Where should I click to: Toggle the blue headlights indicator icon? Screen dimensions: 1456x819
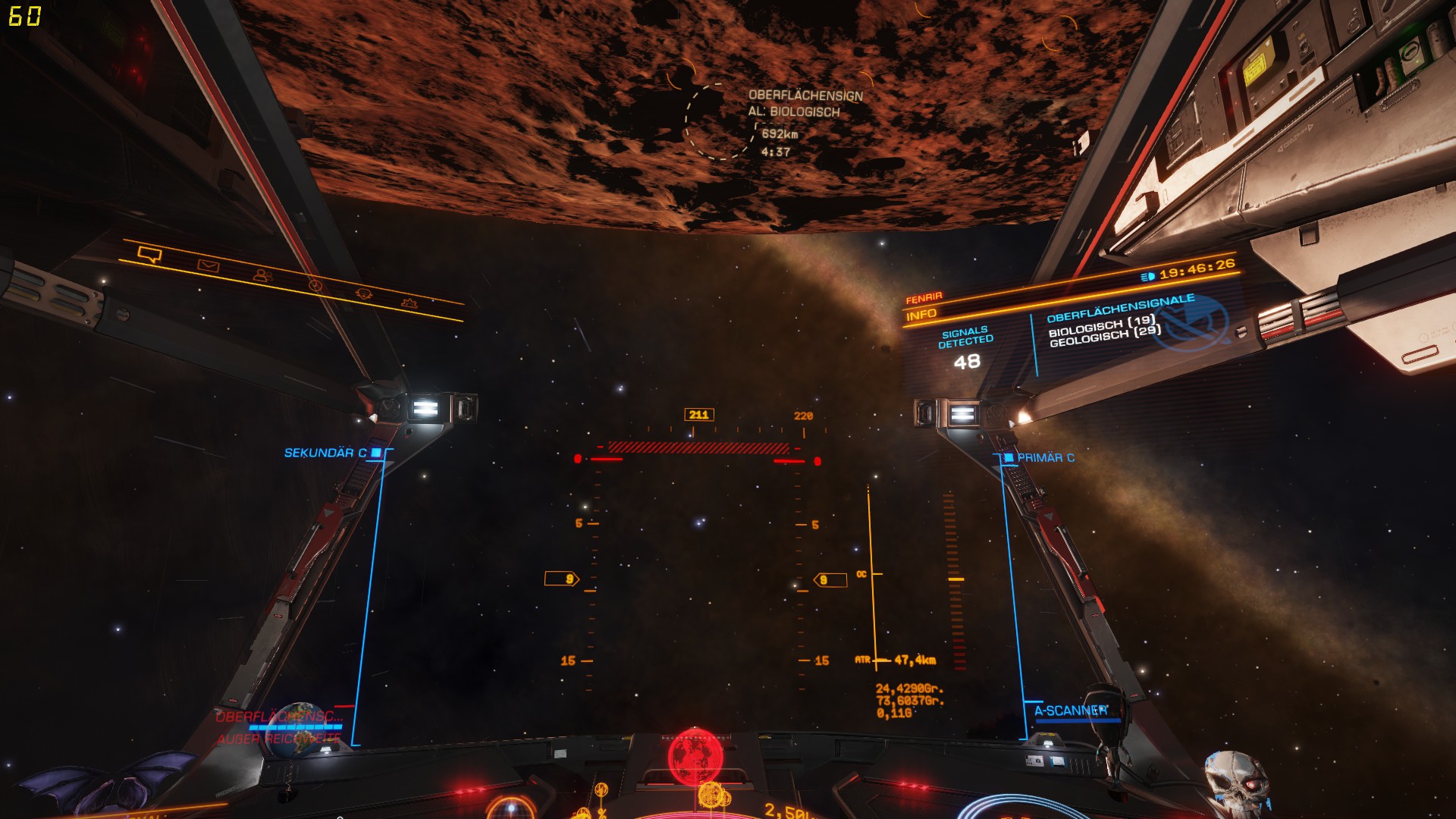point(1147,277)
